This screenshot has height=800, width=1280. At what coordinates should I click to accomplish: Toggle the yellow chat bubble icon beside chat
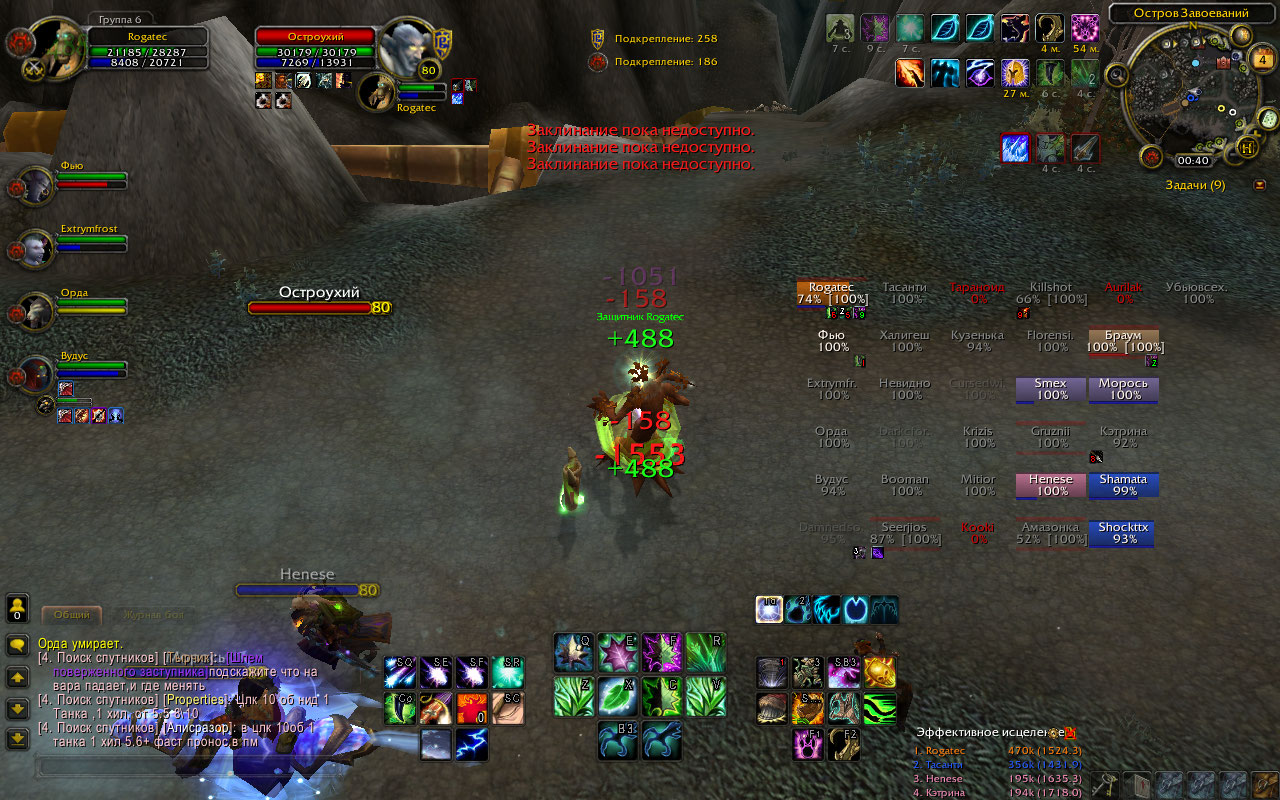(18, 645)
